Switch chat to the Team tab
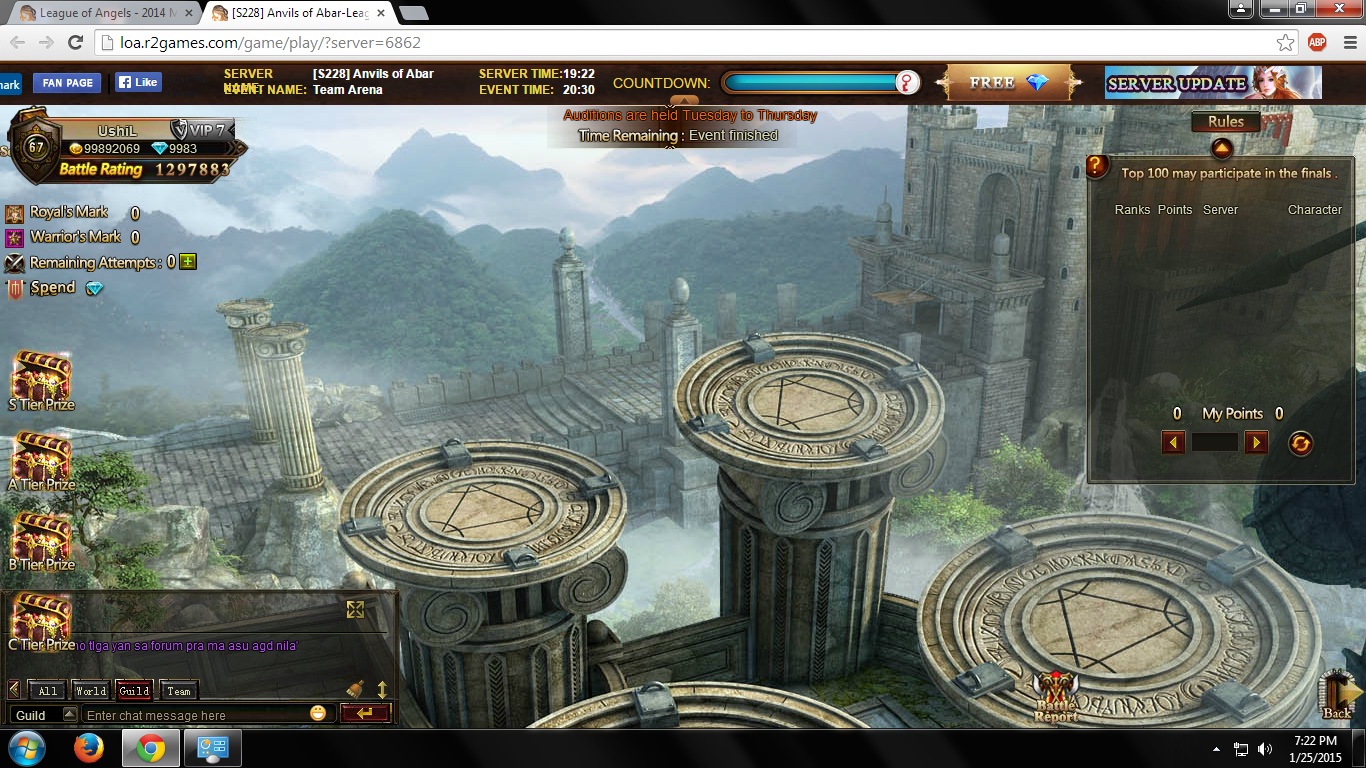The image size is (1366, 768). pos(179,690)
